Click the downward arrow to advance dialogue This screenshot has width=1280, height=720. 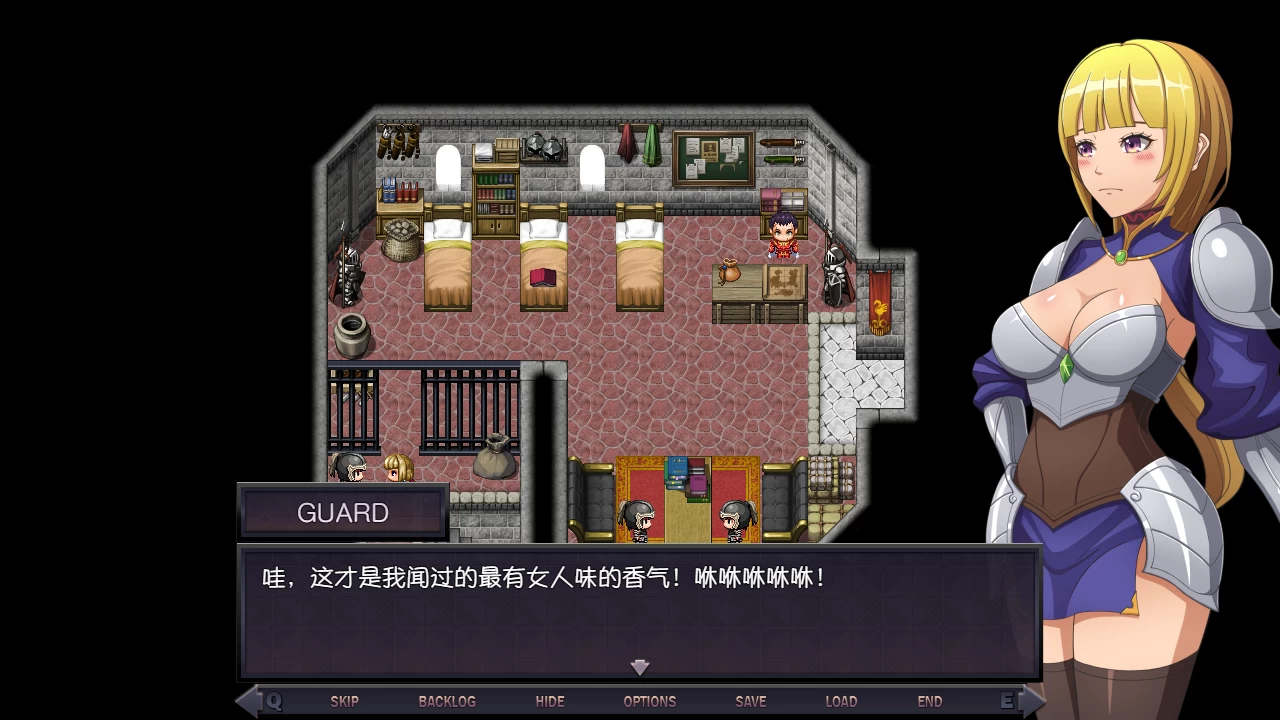tap(639, 667)
